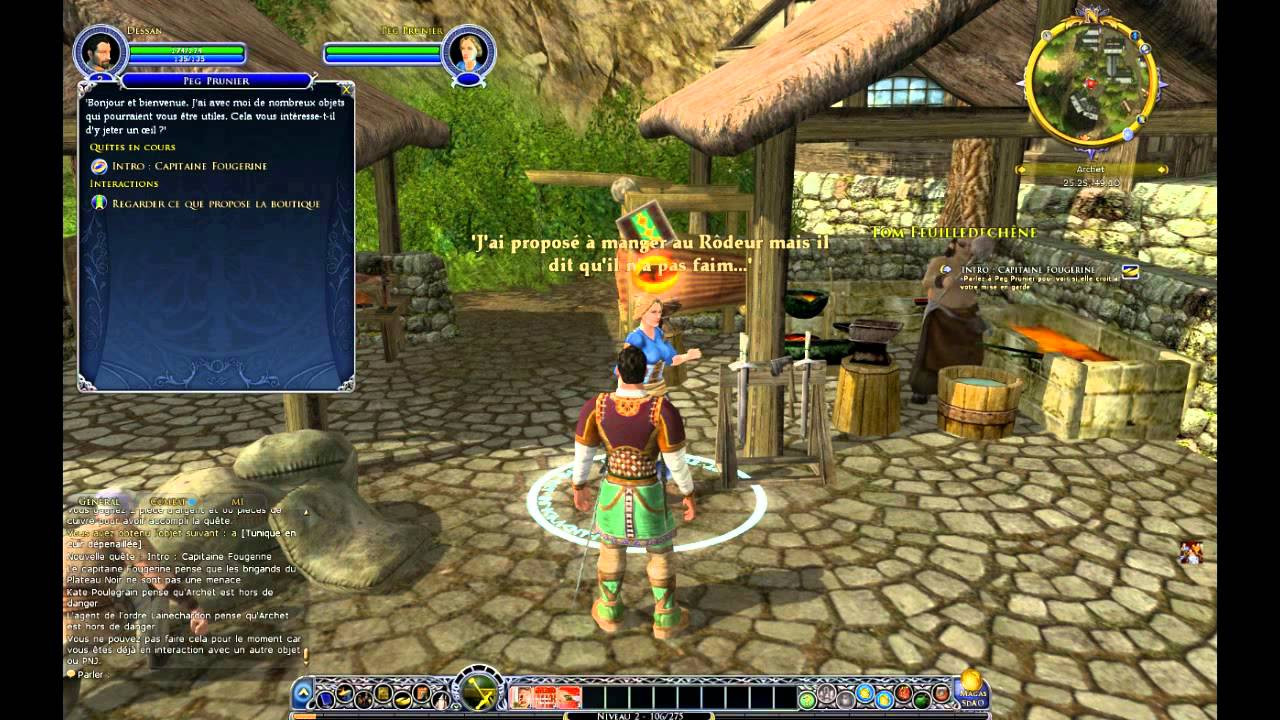Image resolution: width=1280 pixels, height=720 pixels.
Task: Close the Peg Prunier dialogue window
Action: pyautogui.click(x=345, y=89)
